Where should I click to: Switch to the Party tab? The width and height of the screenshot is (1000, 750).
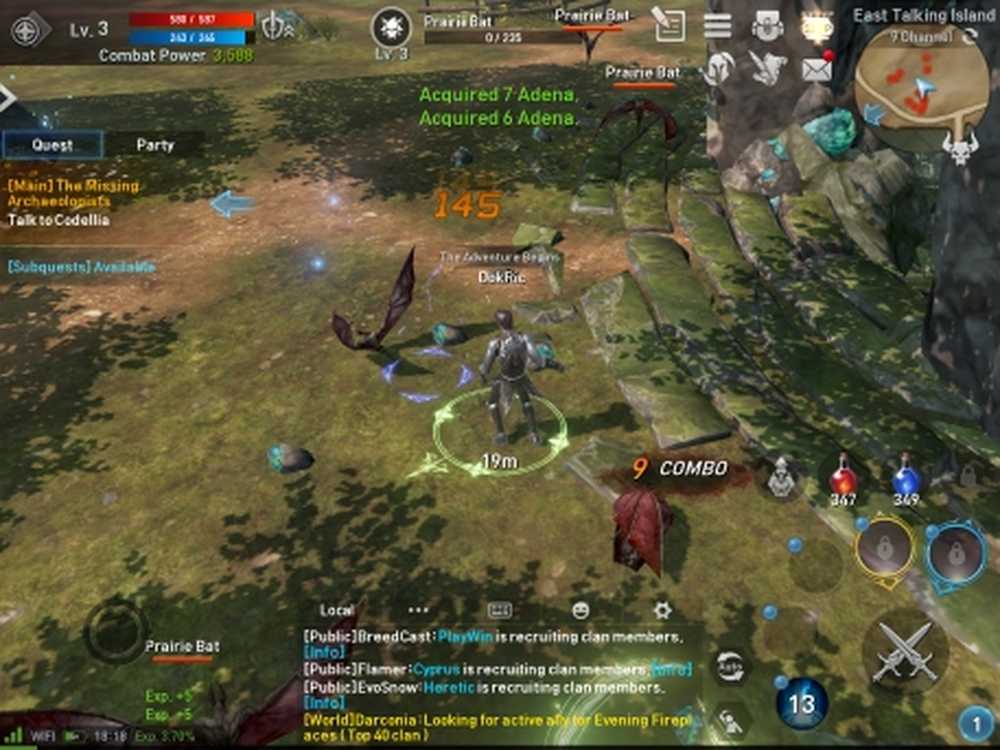point(155,145)
